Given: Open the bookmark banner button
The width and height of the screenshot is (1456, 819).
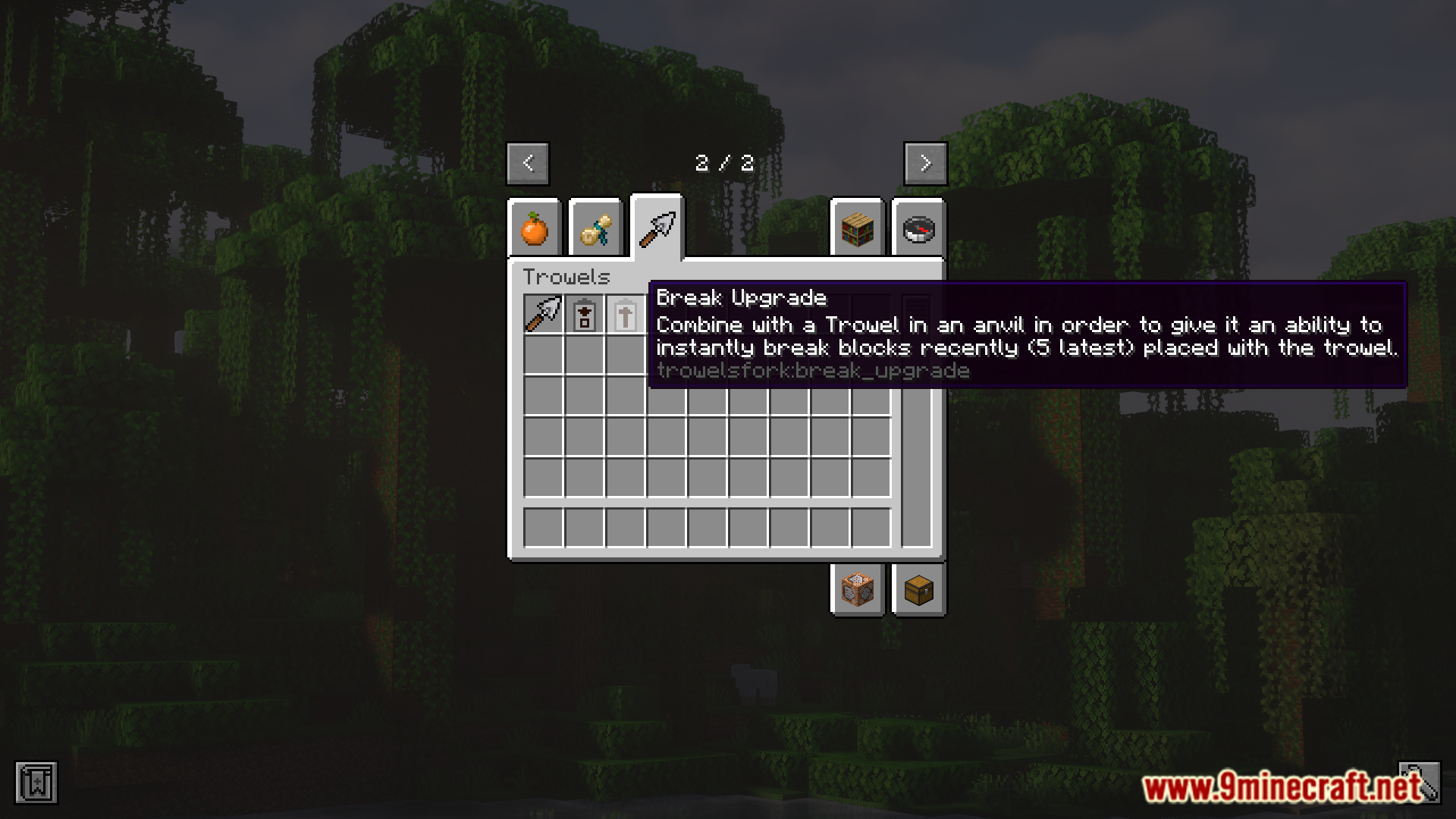Looking at the screenshot, I should [36, 783].
